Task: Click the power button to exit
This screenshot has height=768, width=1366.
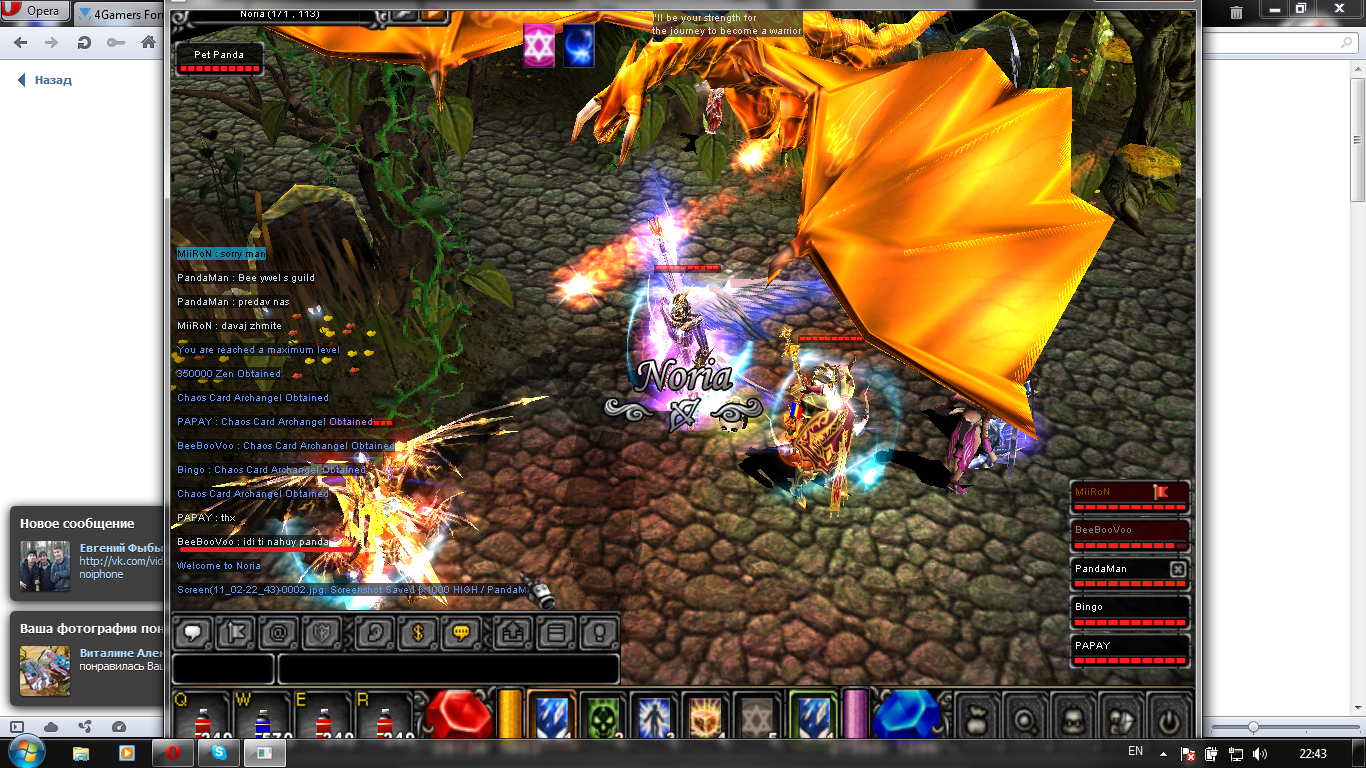Action: (x=1168, y=720)
